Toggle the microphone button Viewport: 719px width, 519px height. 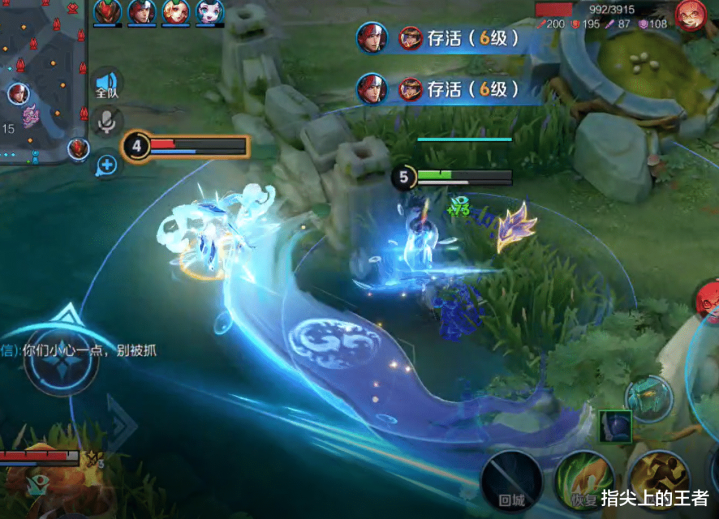[107, 124]
